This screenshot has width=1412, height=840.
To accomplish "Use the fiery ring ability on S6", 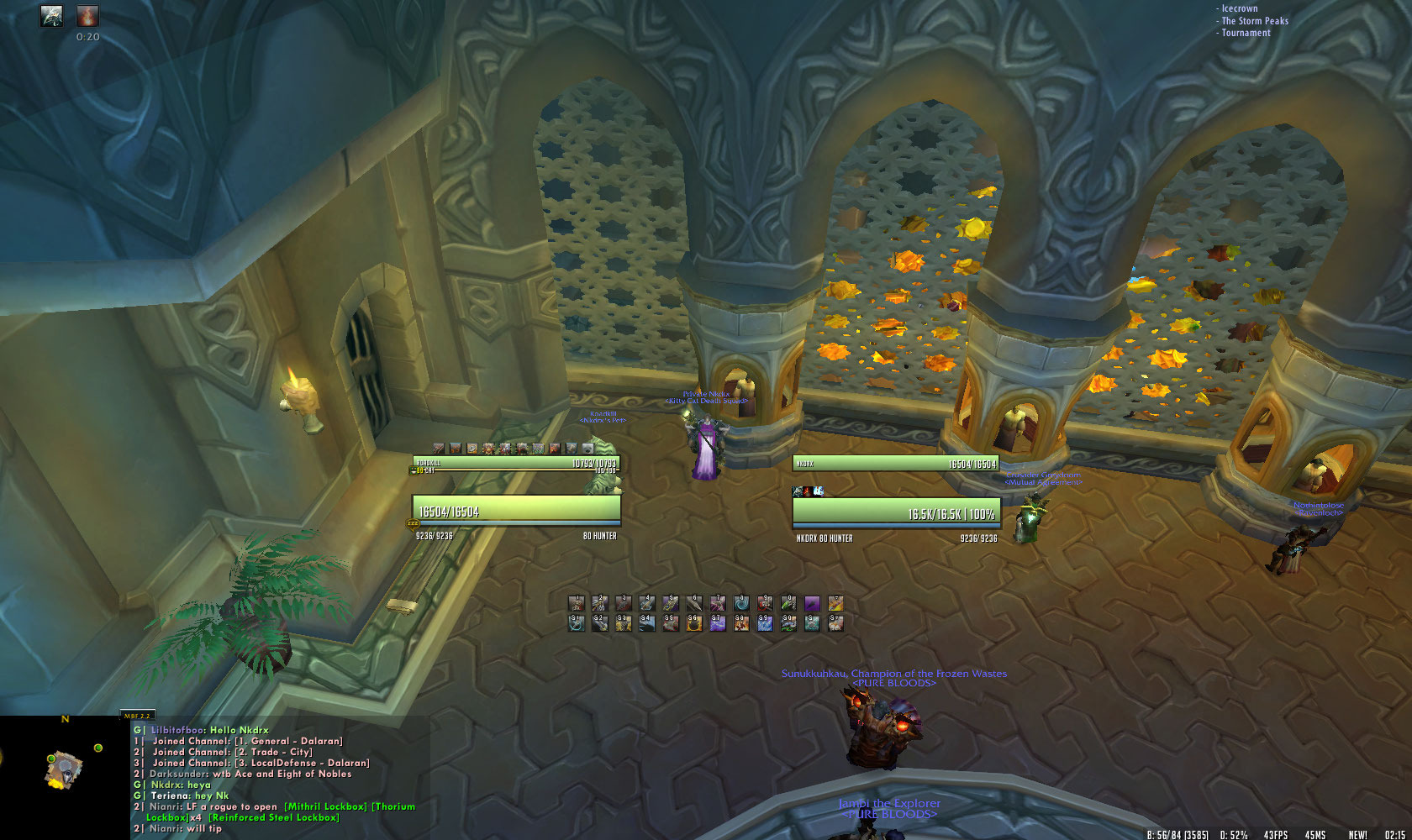I will [x=694, y=622].
